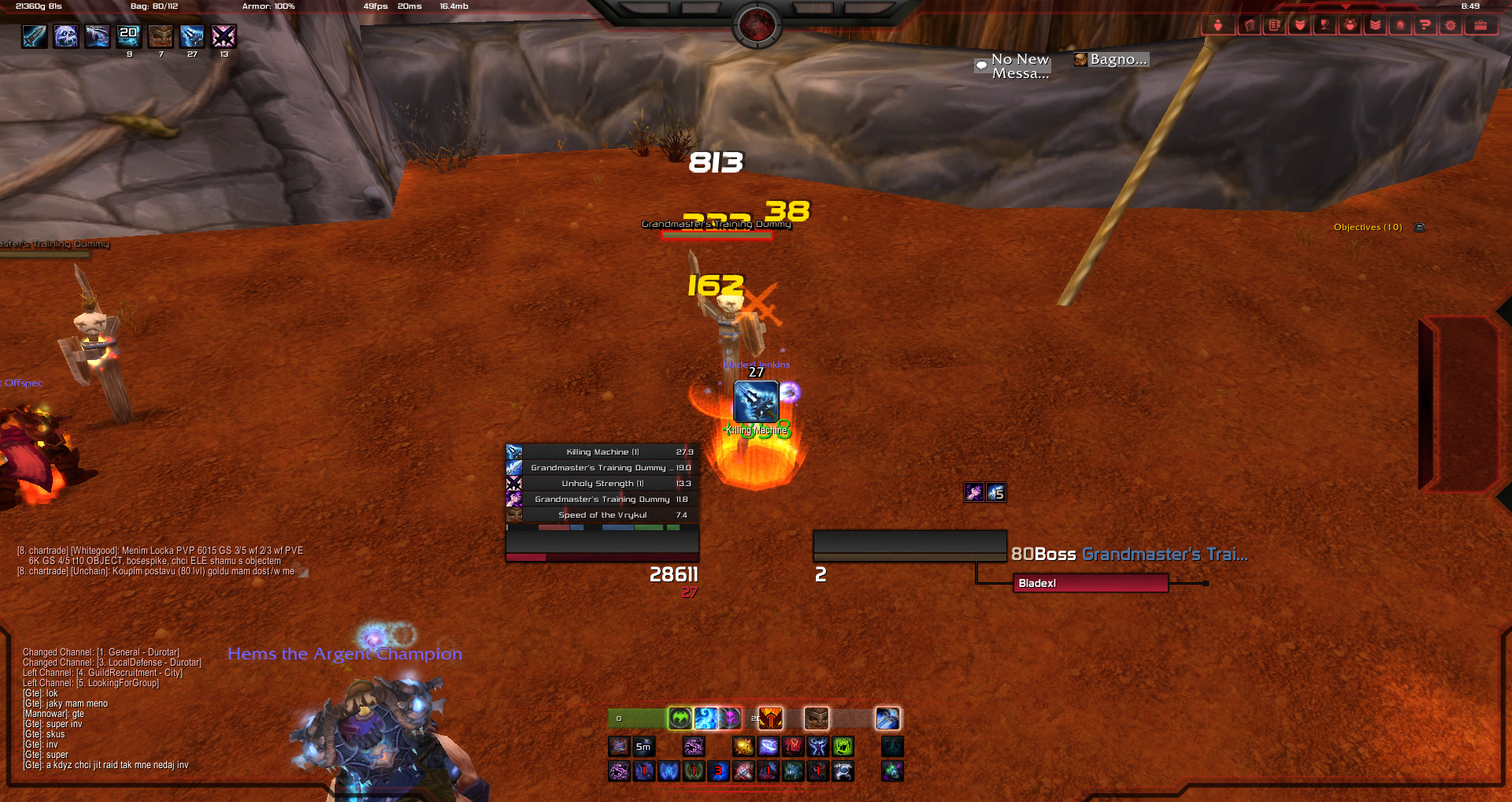
Task: Click the frost skull buff icon
Action: pyautogui.click(x=66, y=36)
